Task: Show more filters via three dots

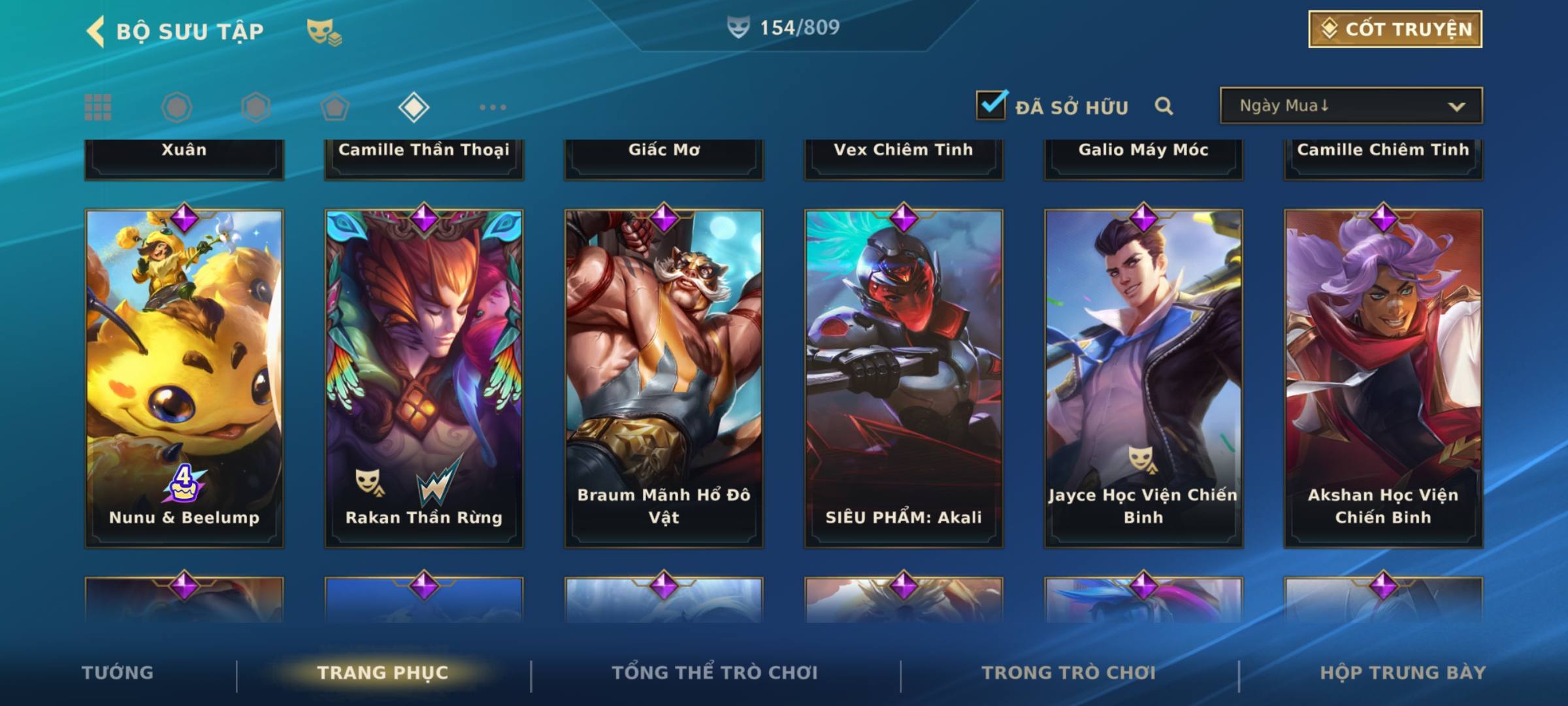Action: [493, 107]
